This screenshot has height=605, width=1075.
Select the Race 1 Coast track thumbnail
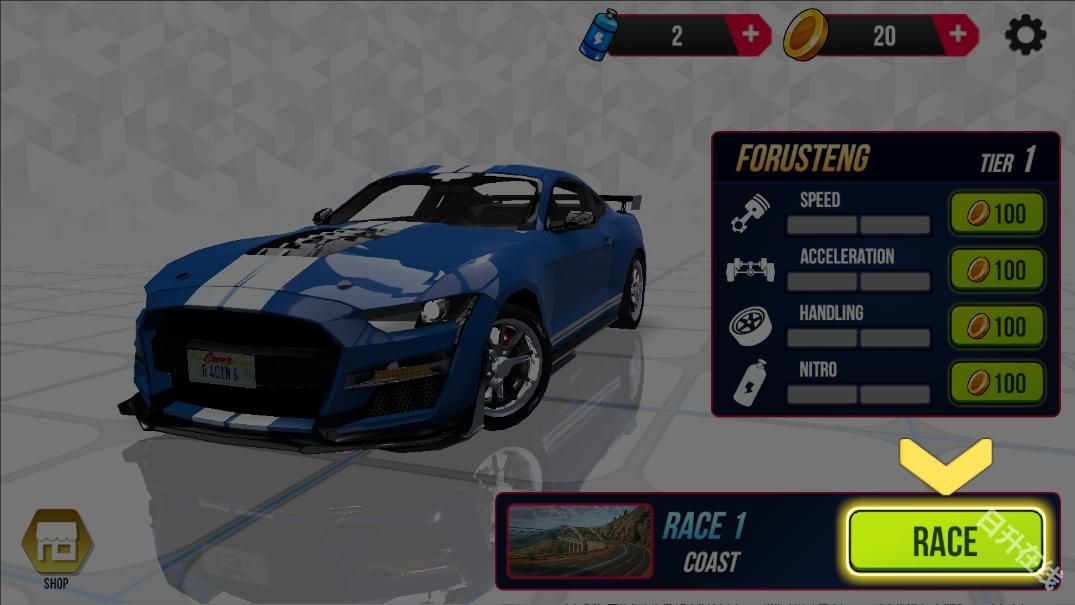tap(580, 541)
